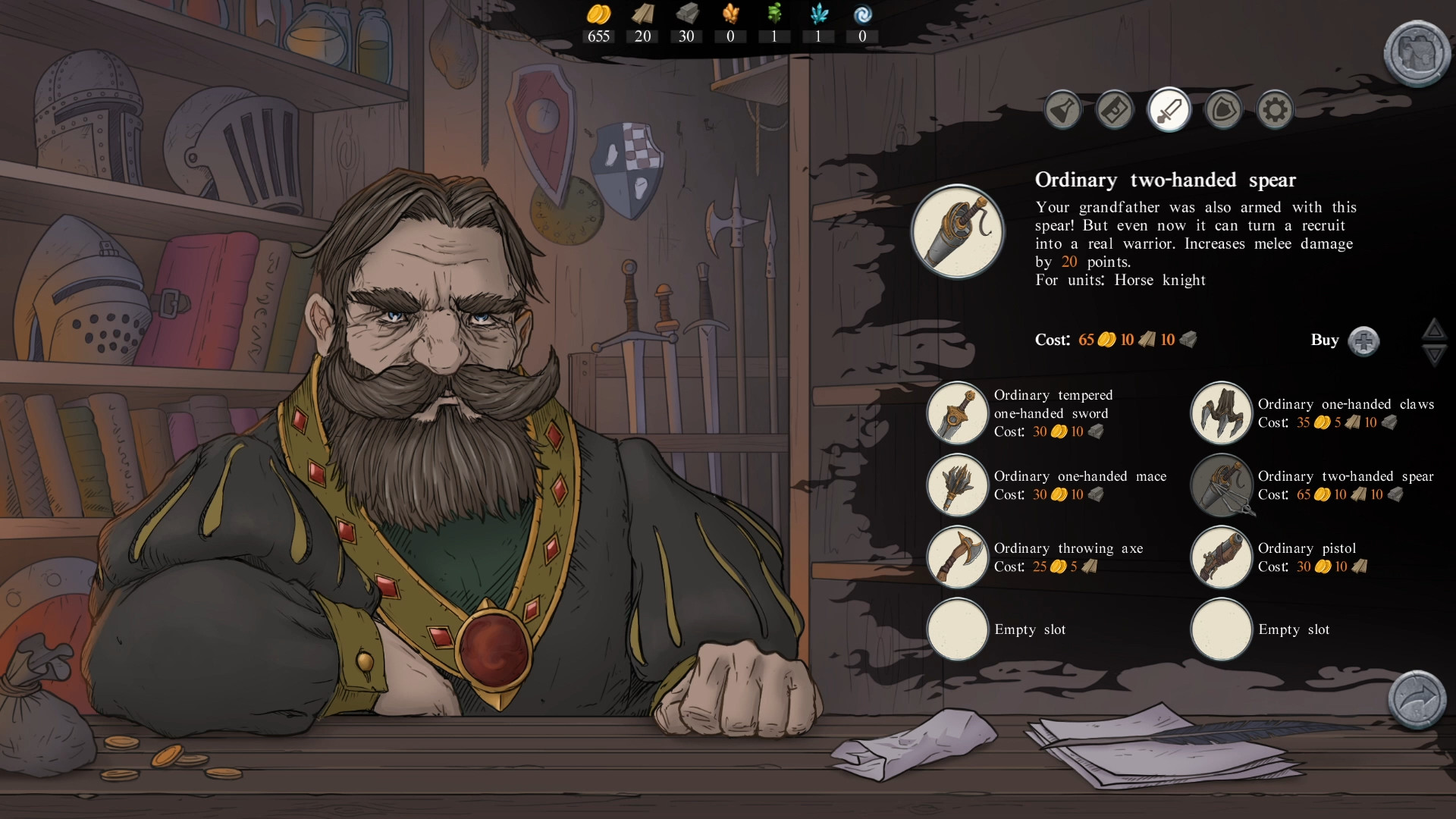This screenshot has width=1456, height=819.
Task: Select the Ordinary one-handed claws
Action: [1221, 413]
